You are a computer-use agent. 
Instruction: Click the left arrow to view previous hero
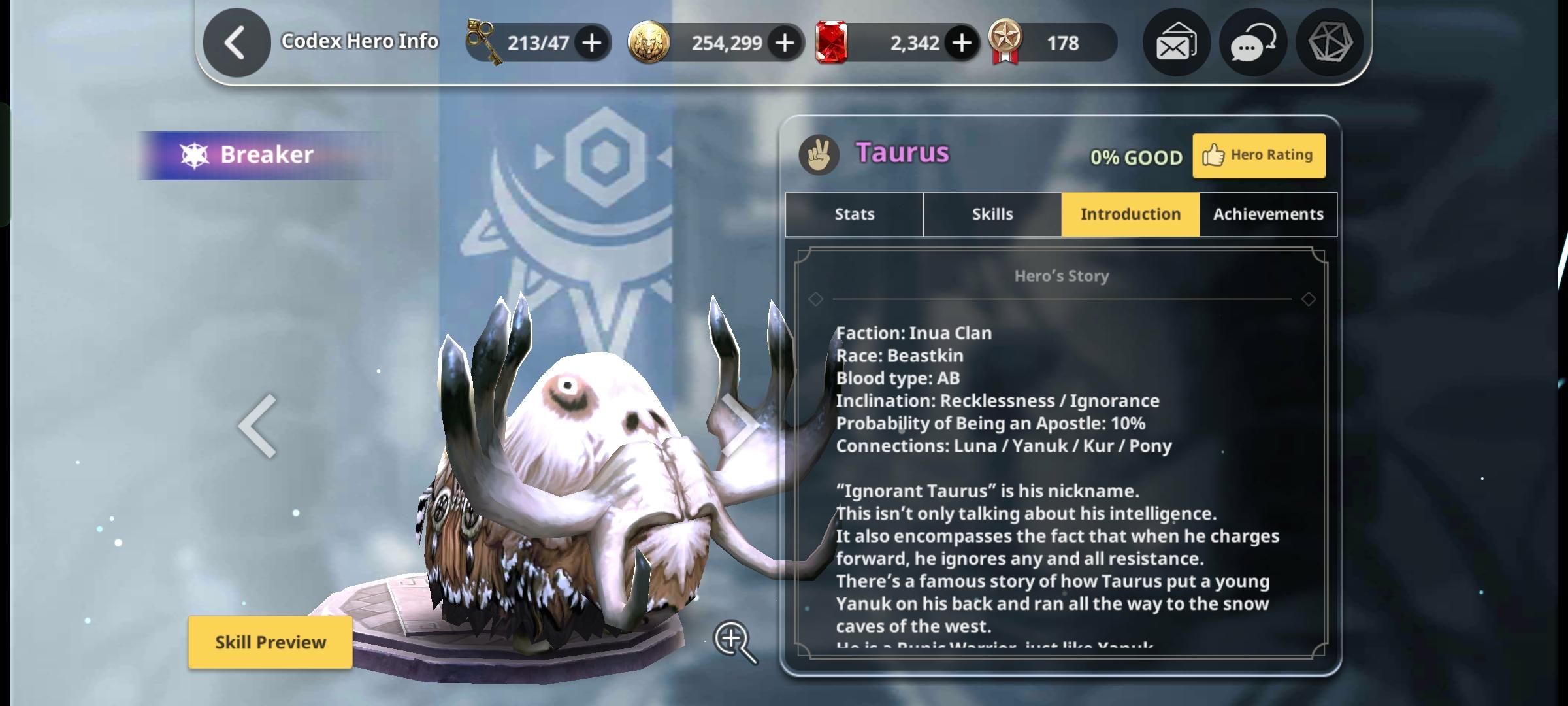256,425
